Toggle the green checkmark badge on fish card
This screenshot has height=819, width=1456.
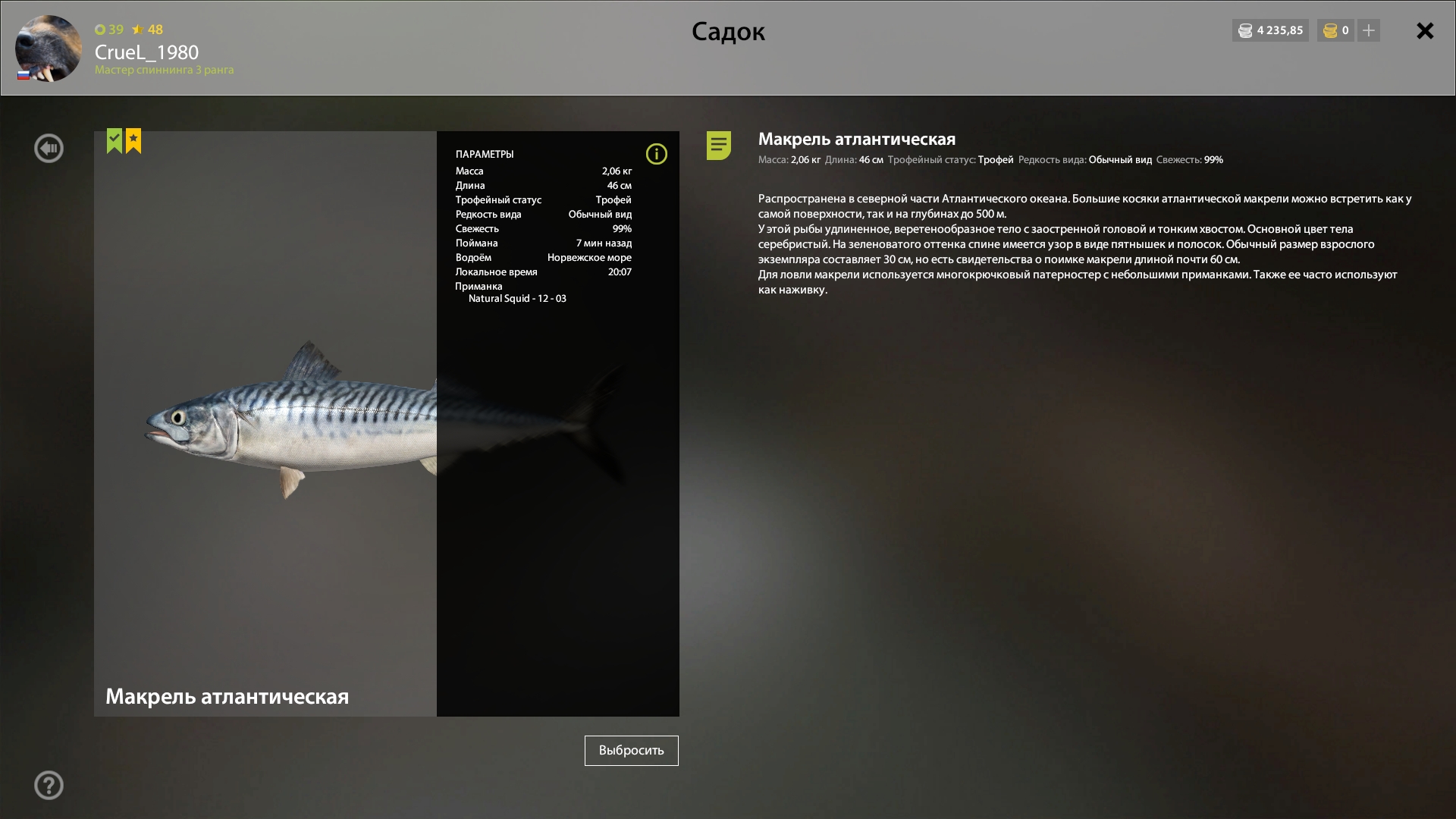pyautogui.click(x=114, y=140)
